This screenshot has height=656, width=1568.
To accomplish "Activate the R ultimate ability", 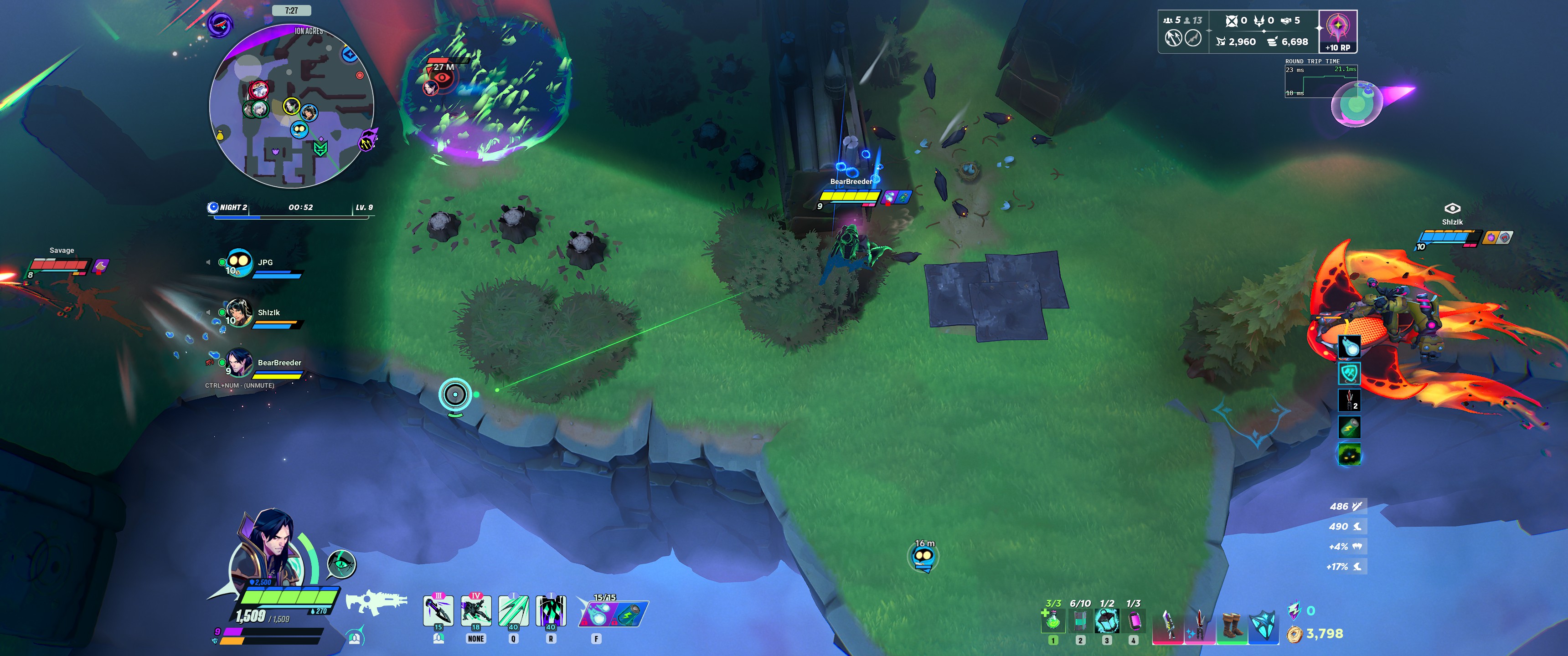I will coord(551,610).
